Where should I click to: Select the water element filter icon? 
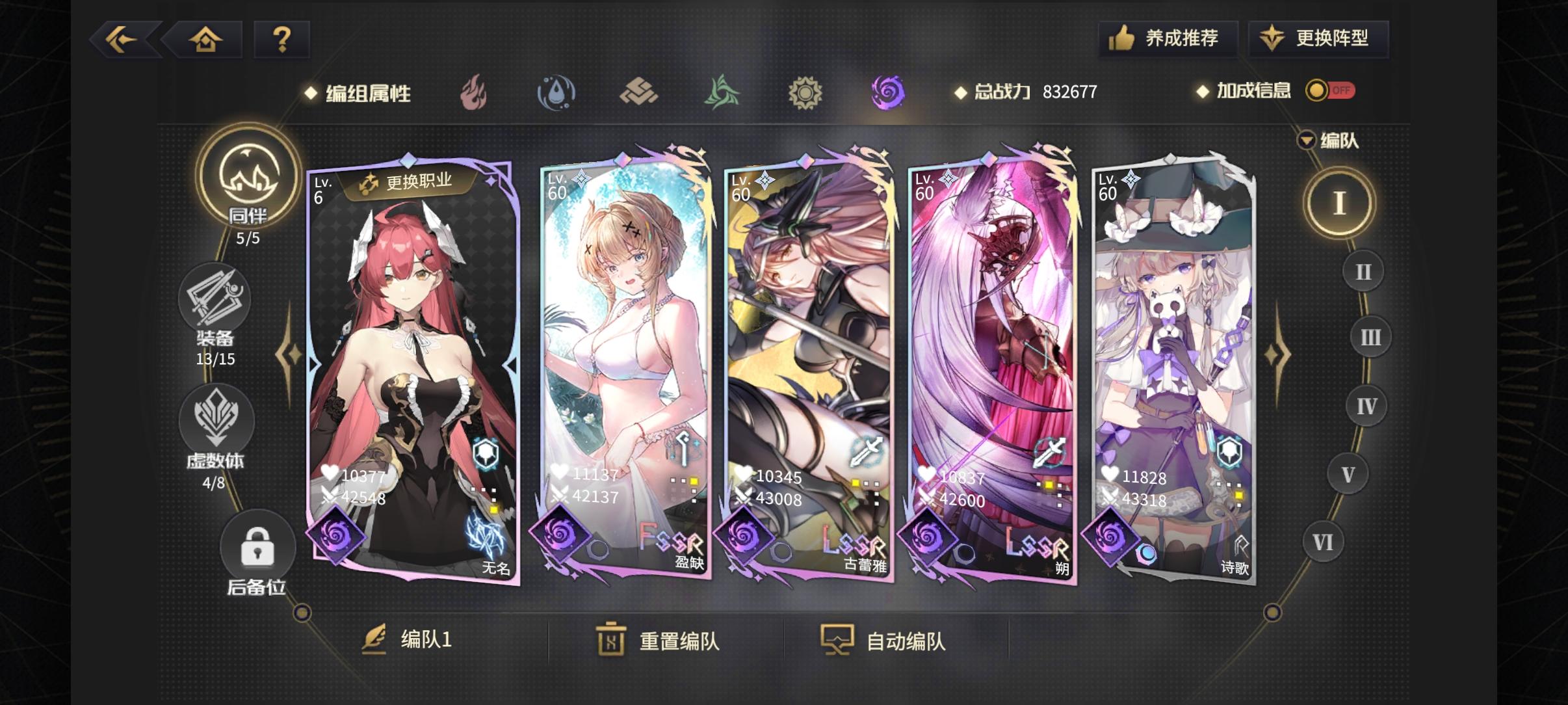click(x=556, y=92)
